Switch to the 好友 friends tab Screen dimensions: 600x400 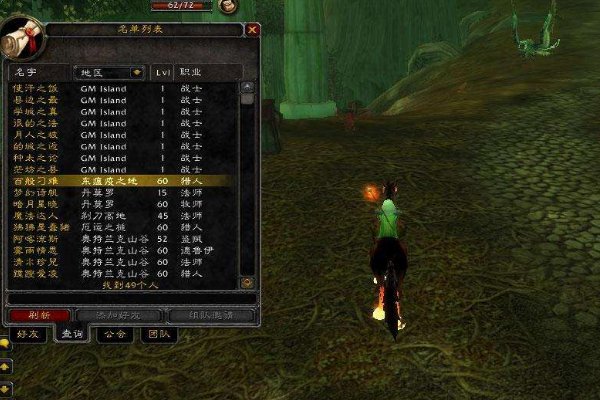(27, 334)
